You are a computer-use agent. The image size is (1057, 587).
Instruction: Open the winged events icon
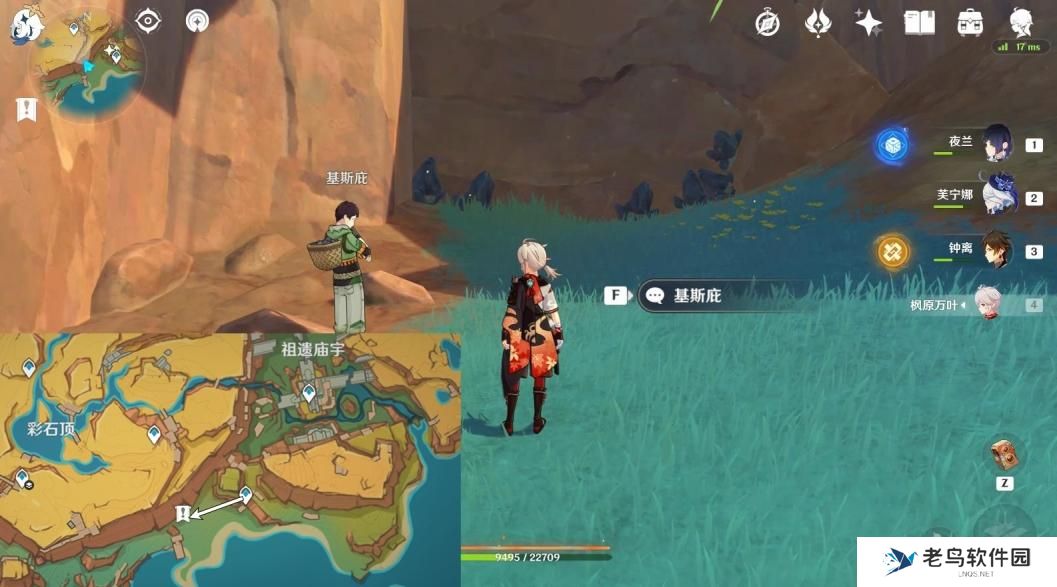(818, 23)
